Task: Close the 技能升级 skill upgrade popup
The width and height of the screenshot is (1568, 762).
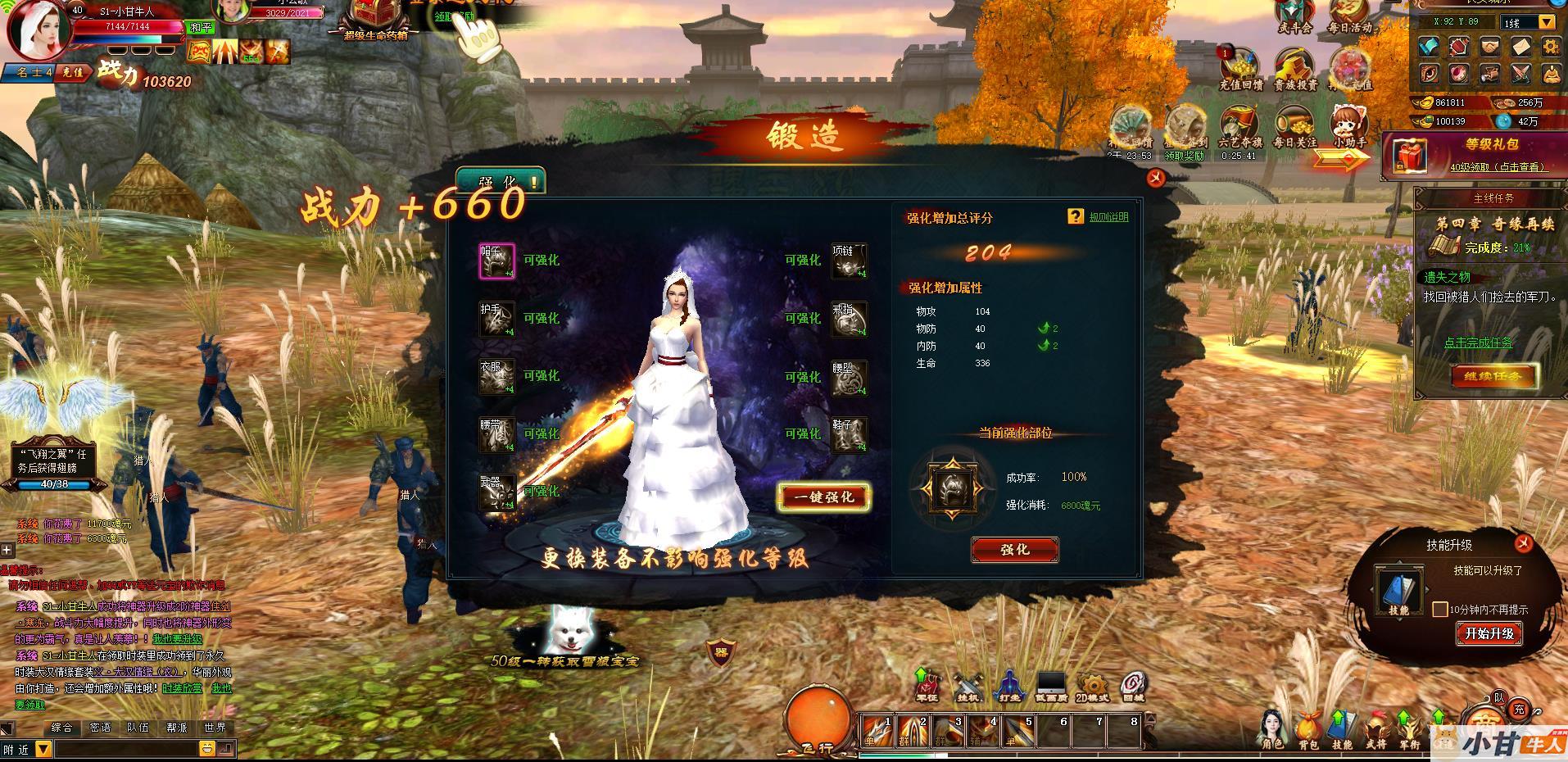Action: click(1523, 542)
